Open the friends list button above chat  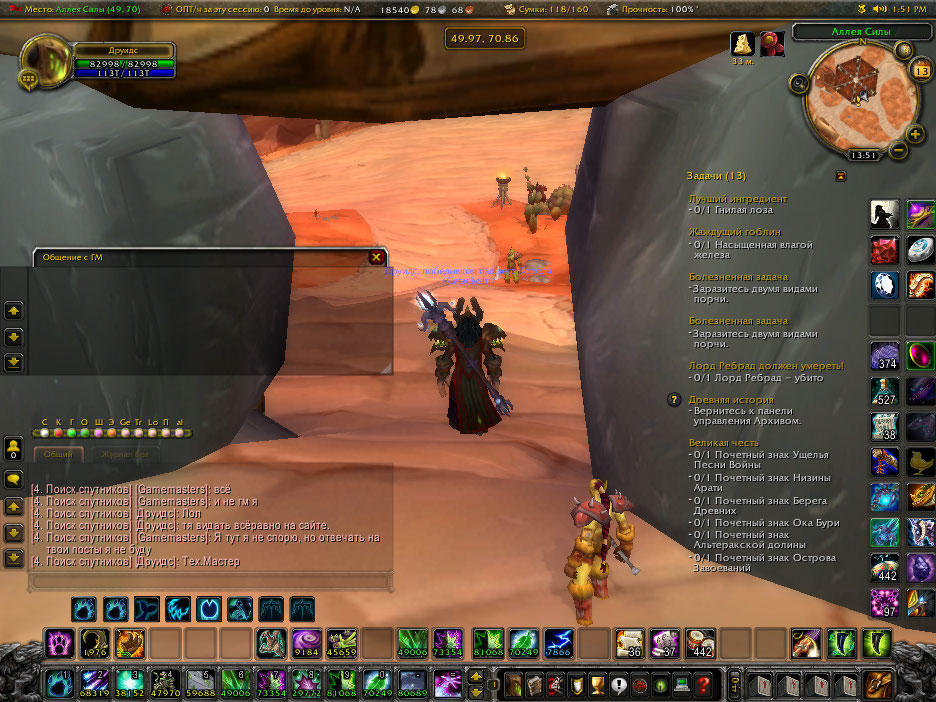coord(14,448)
